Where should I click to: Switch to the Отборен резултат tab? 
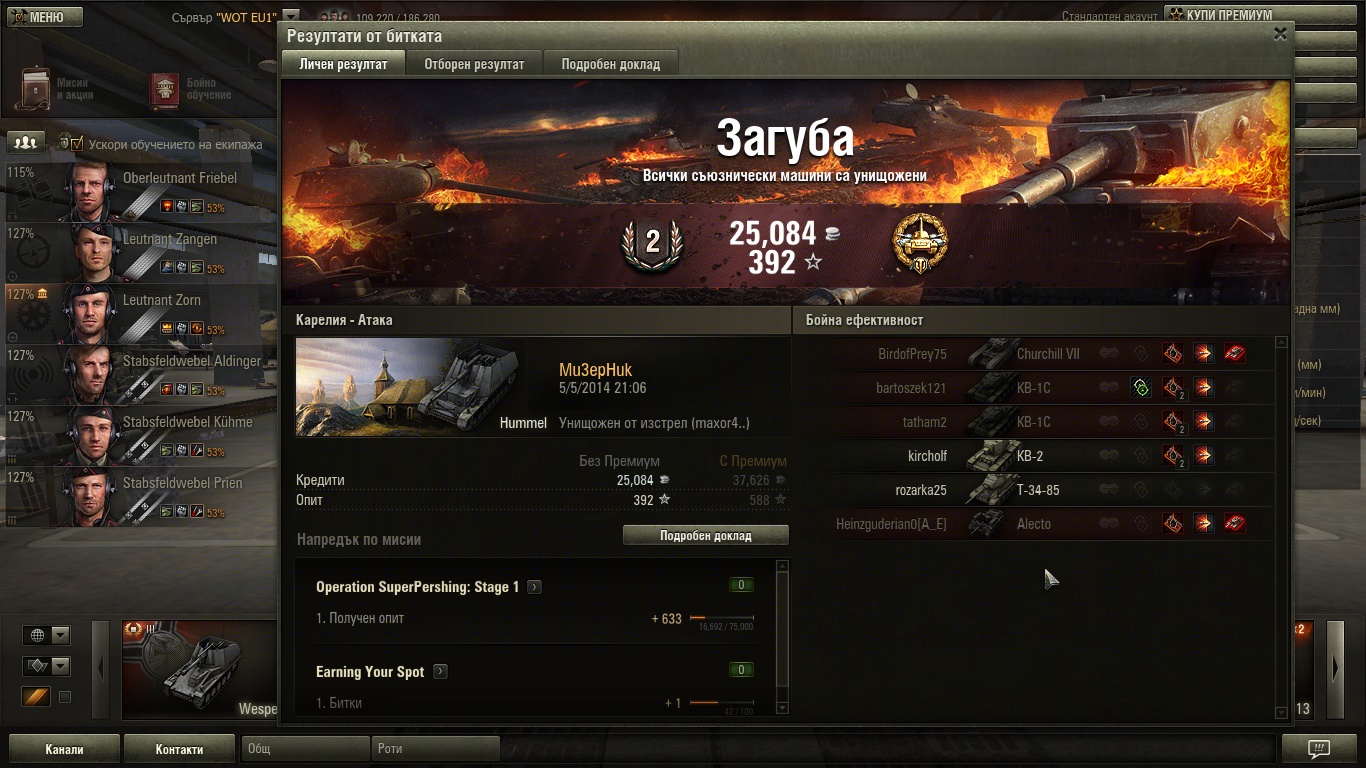[473, 64]
